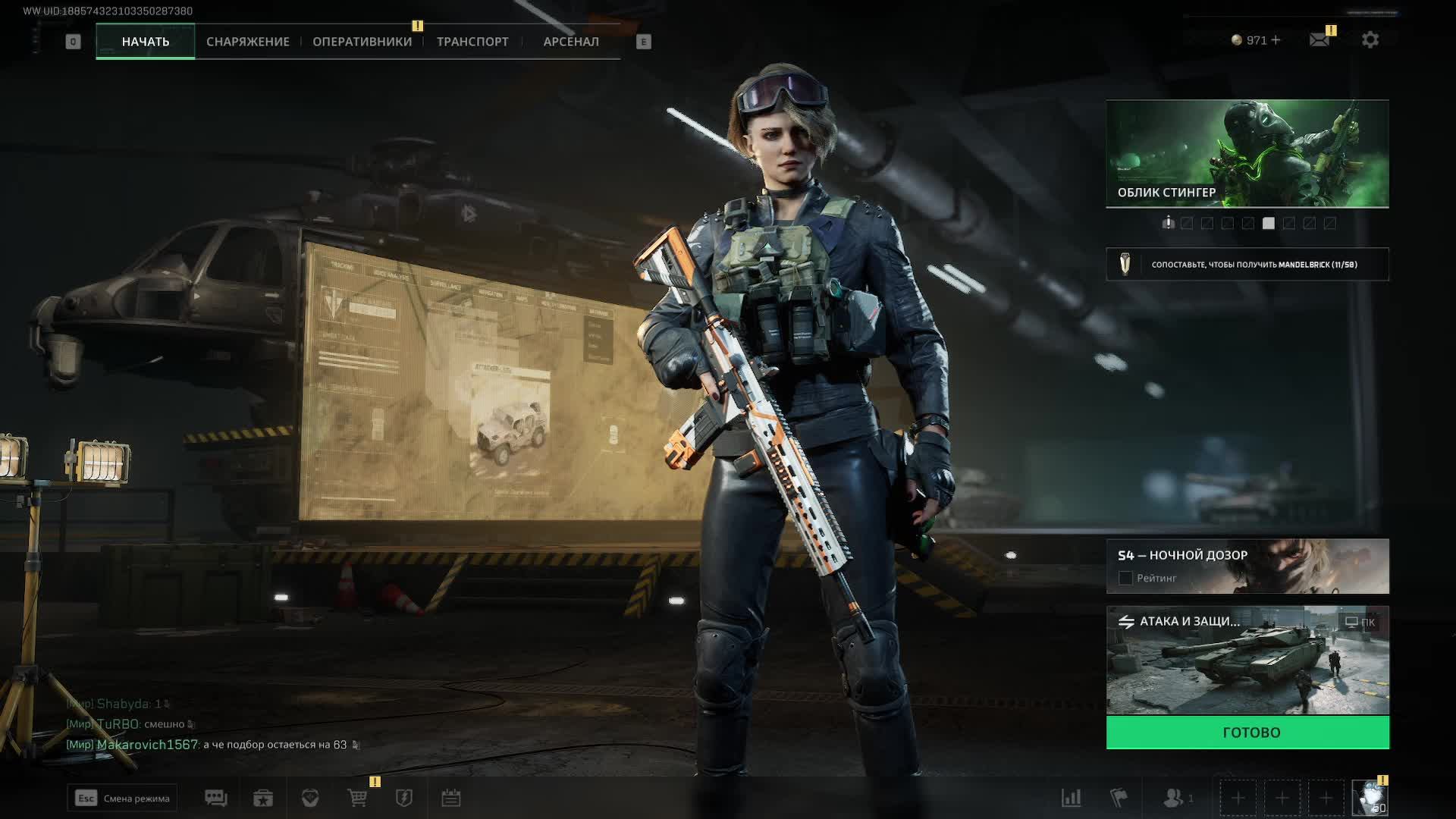Choose the АТАКА И ЗАЩИТА mode card

(1247, 660)
